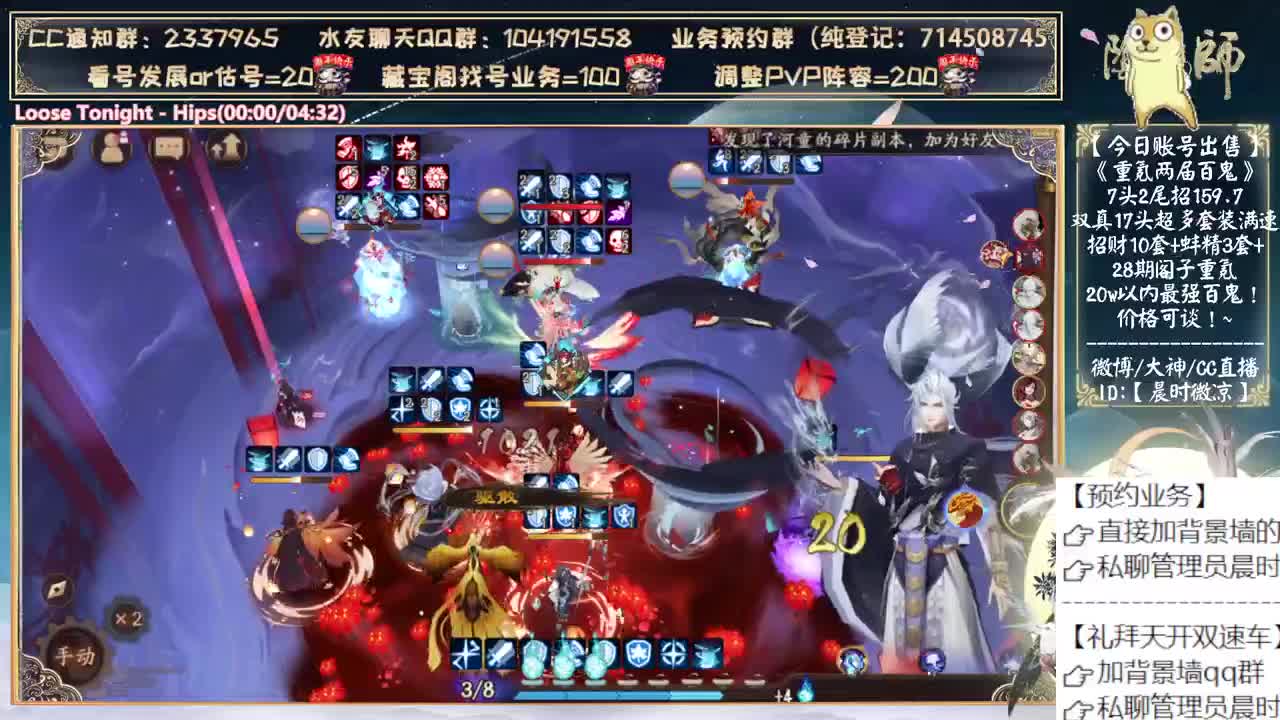Select the four-pointed star skill icon
Image resolution: width=1280 pixels, height=720 pixels.
click(x=466, y=653)
